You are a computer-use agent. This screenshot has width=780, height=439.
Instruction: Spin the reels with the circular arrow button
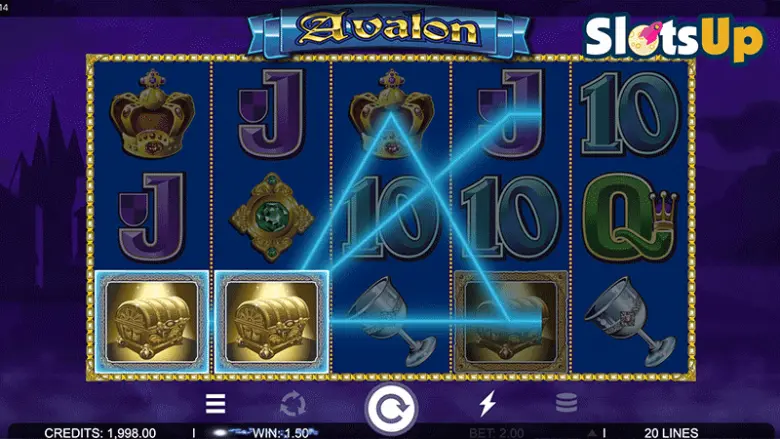(x=391, y=408)
